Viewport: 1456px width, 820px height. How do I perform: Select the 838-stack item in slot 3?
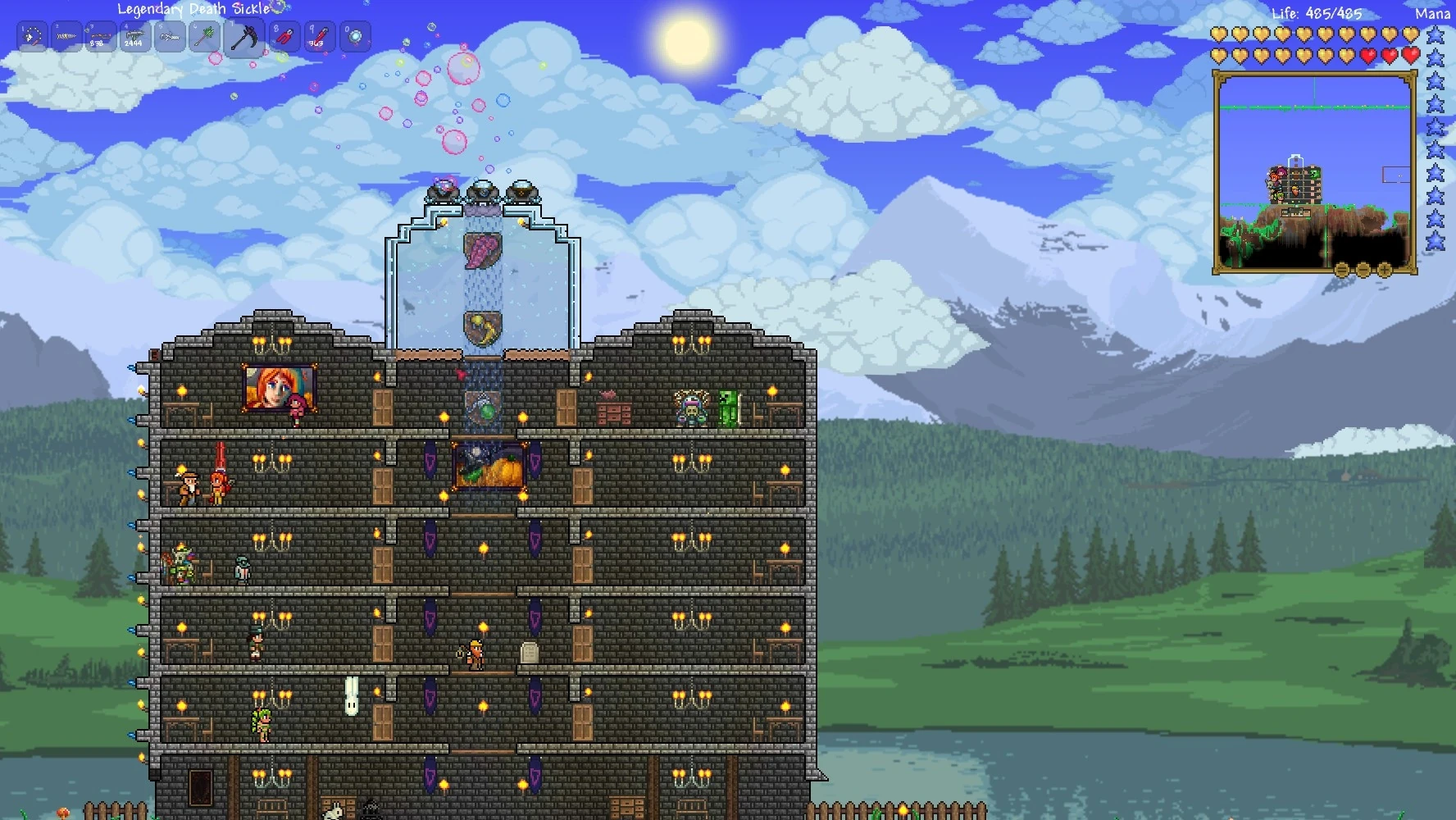[x=102, y=37]
